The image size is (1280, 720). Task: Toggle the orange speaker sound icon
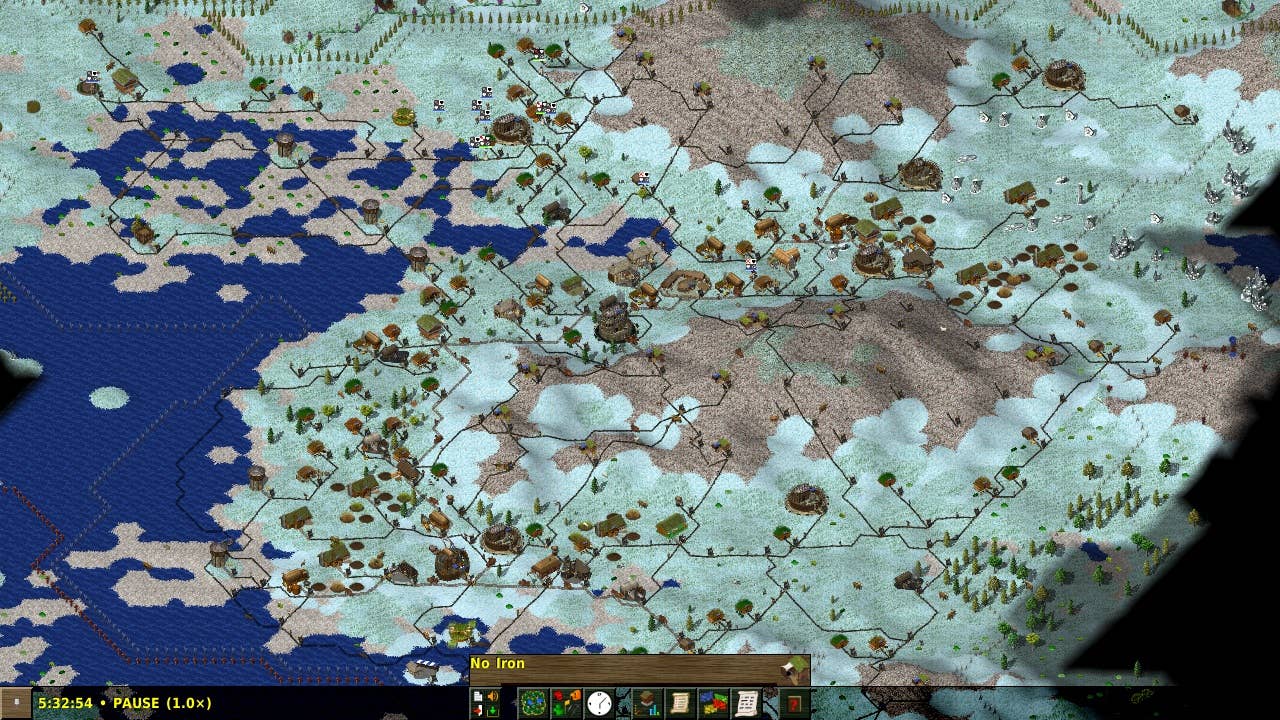pos(492,696)
